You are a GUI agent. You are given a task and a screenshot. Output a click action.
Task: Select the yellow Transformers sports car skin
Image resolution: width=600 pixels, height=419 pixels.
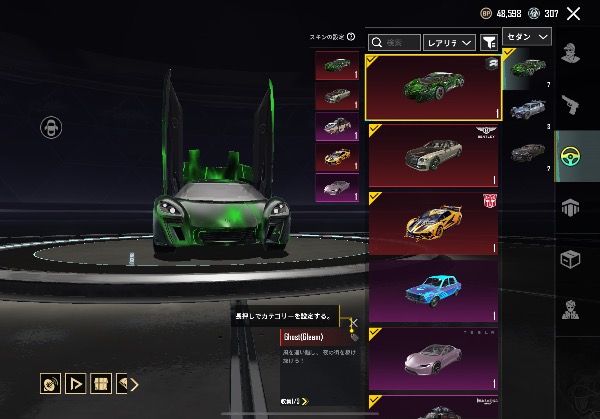pos(433,221)
